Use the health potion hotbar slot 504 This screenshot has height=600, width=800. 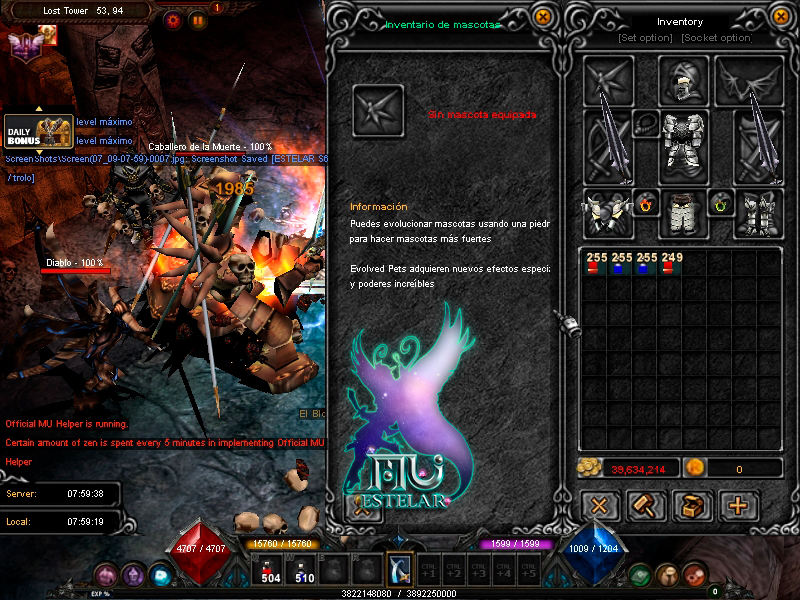270,569
